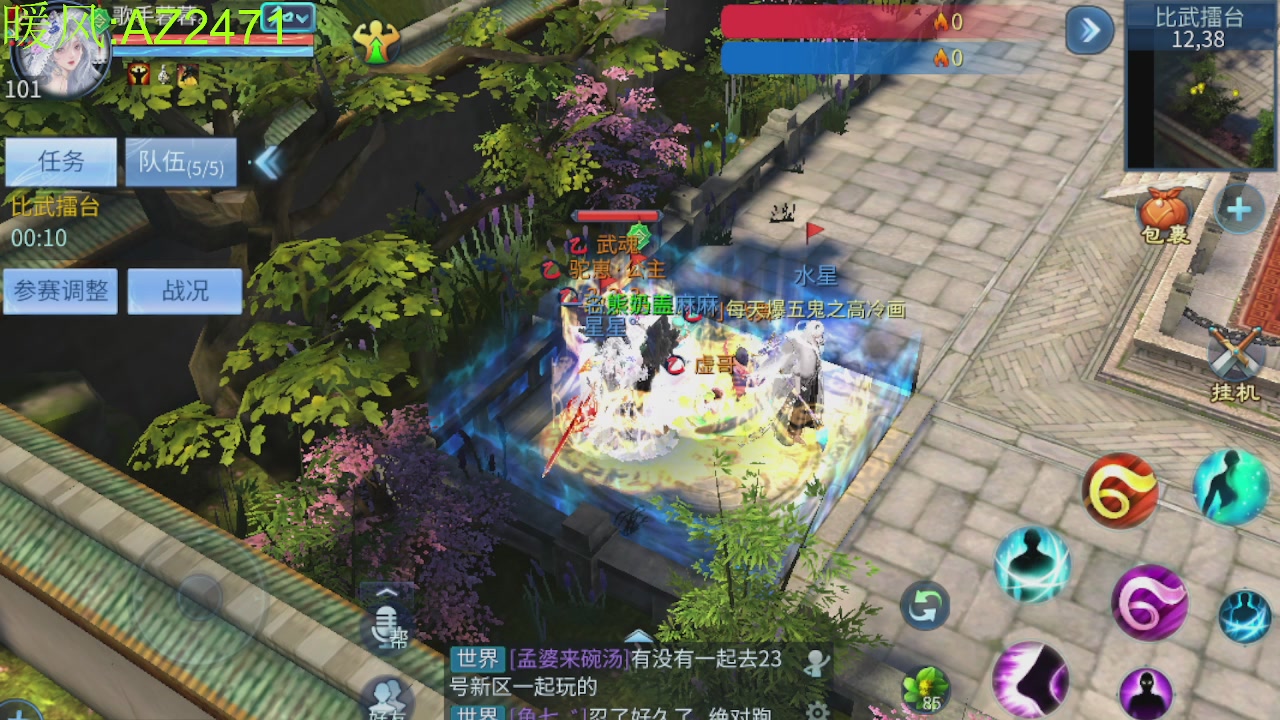Expand the chat window with the upward chevron

(x=637, y=635)
